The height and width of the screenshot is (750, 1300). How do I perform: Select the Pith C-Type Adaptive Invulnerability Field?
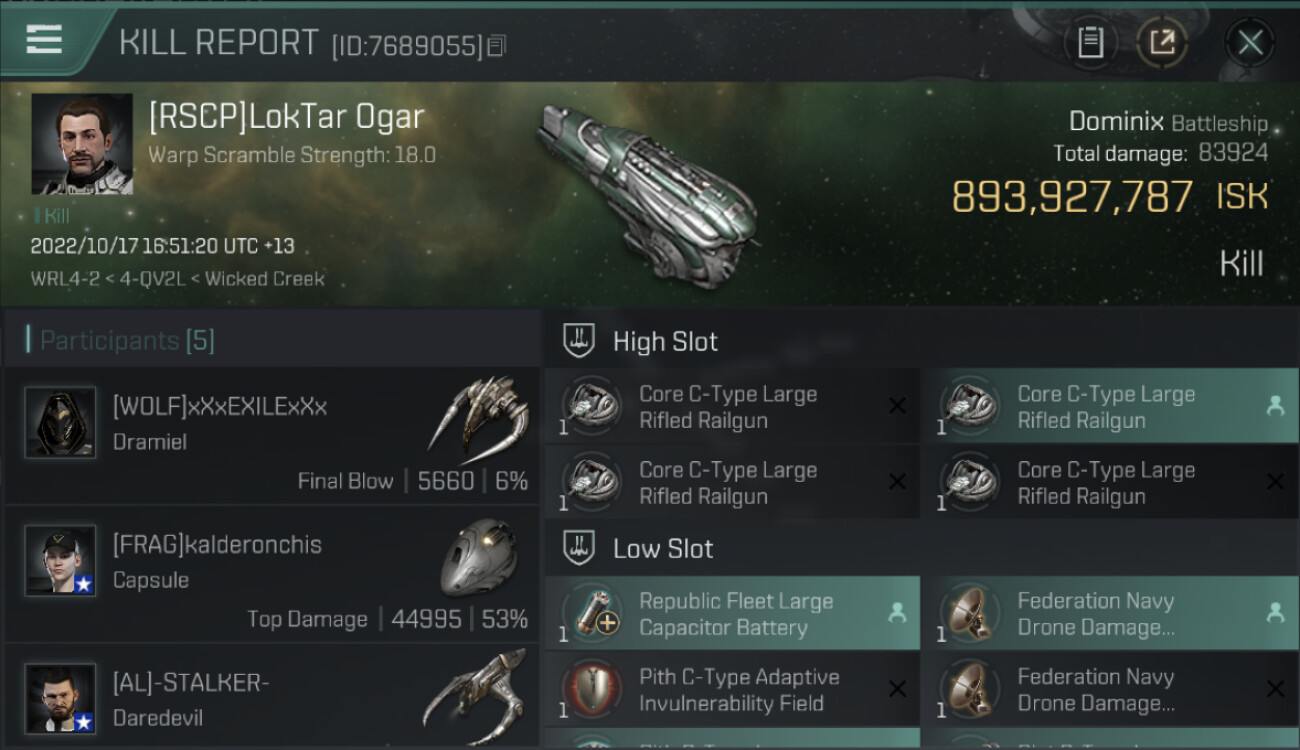coord(732,690)
